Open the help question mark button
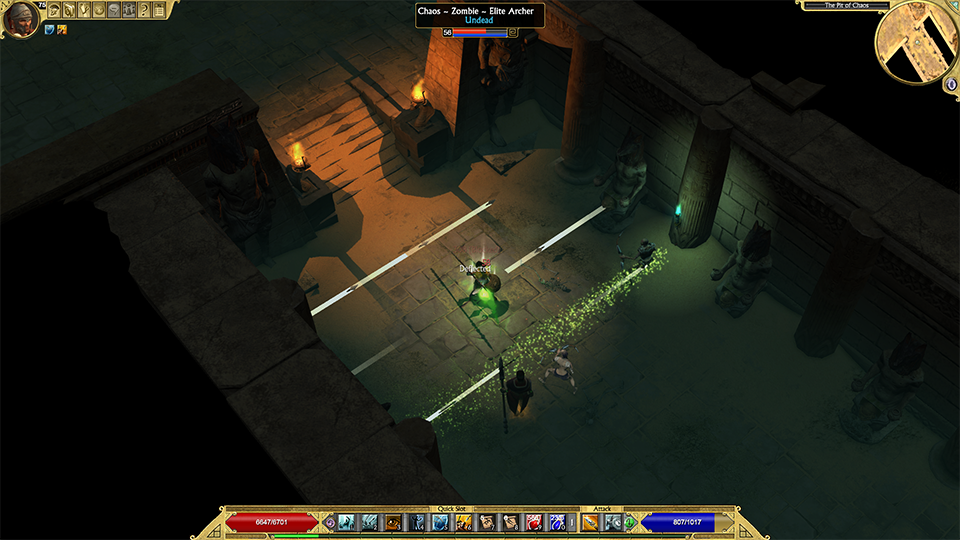 [144, 10]
